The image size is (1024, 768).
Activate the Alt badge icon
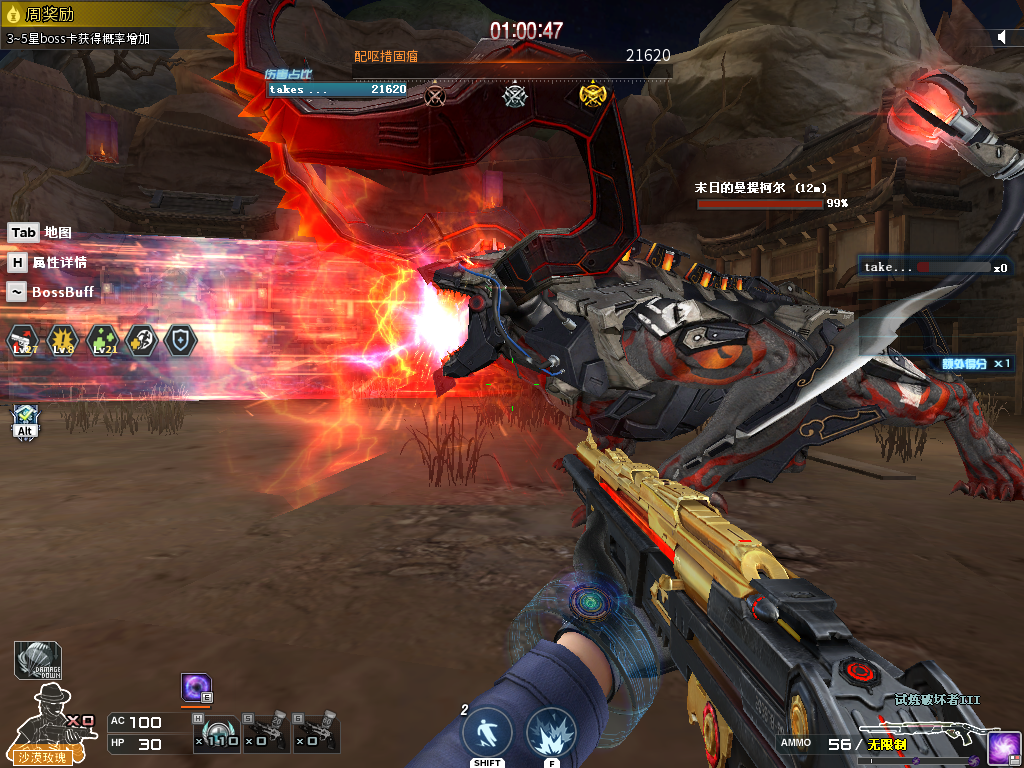point(25,421)
